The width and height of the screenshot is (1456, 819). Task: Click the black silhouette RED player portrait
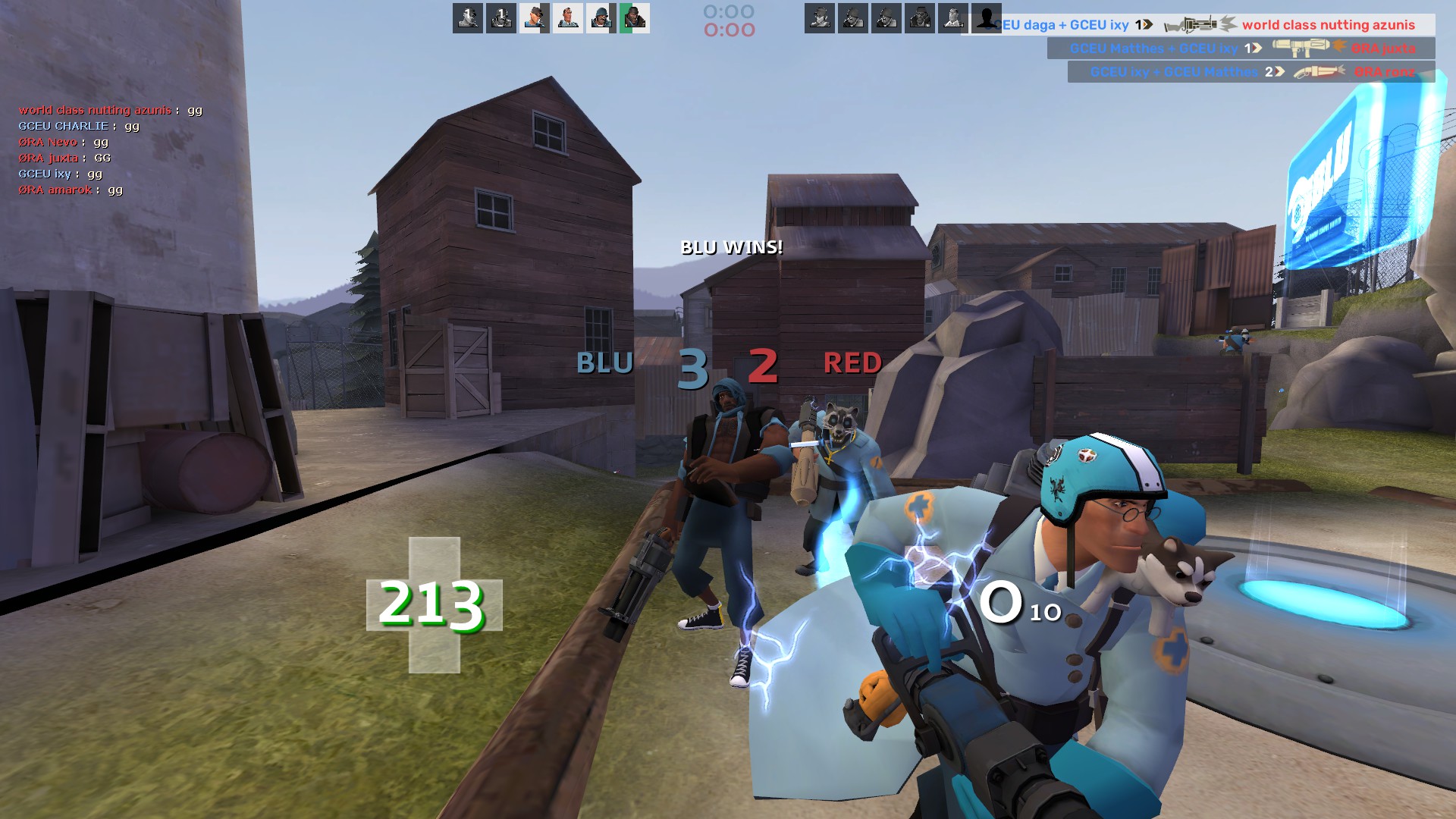click(x=986, y=17)
